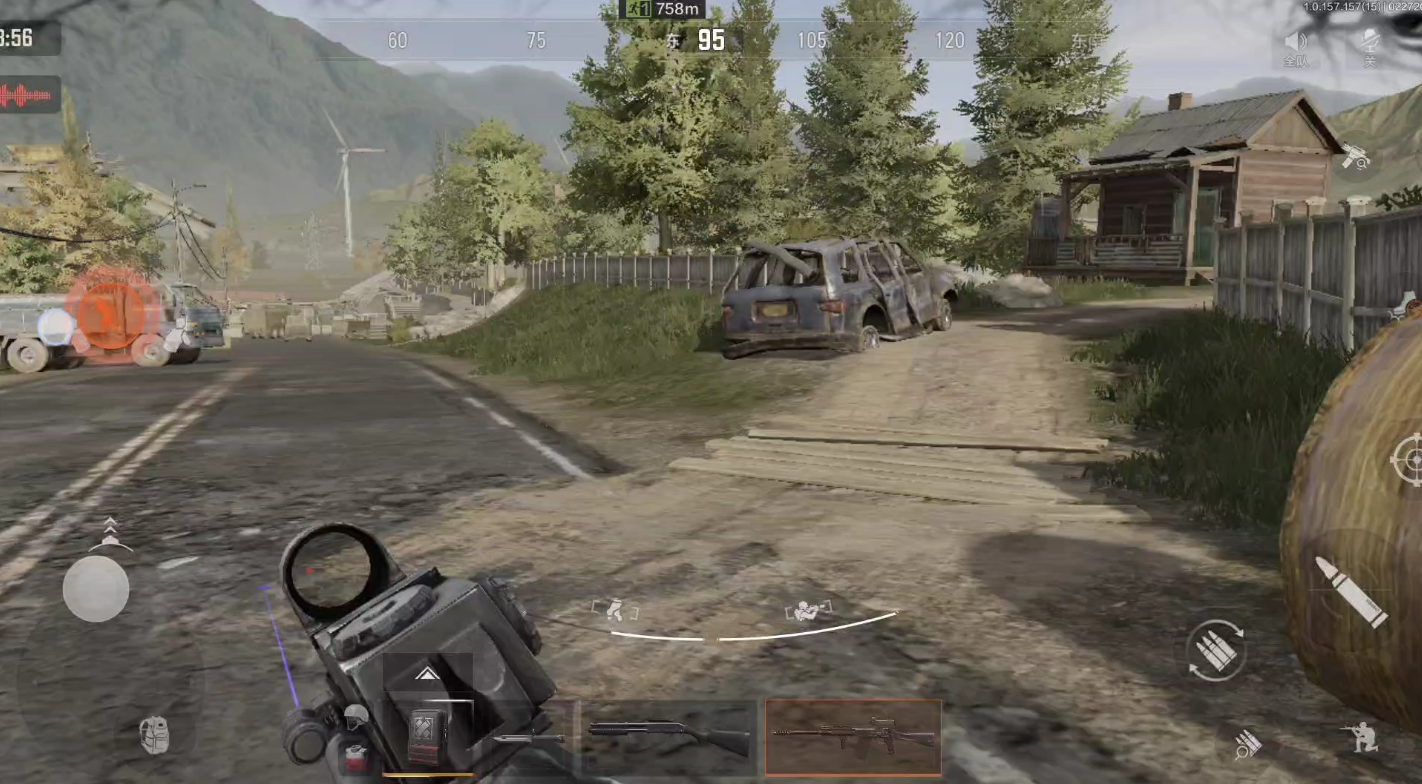Select the assault rifle weapon slot
1422x784 pixels.
853,738
